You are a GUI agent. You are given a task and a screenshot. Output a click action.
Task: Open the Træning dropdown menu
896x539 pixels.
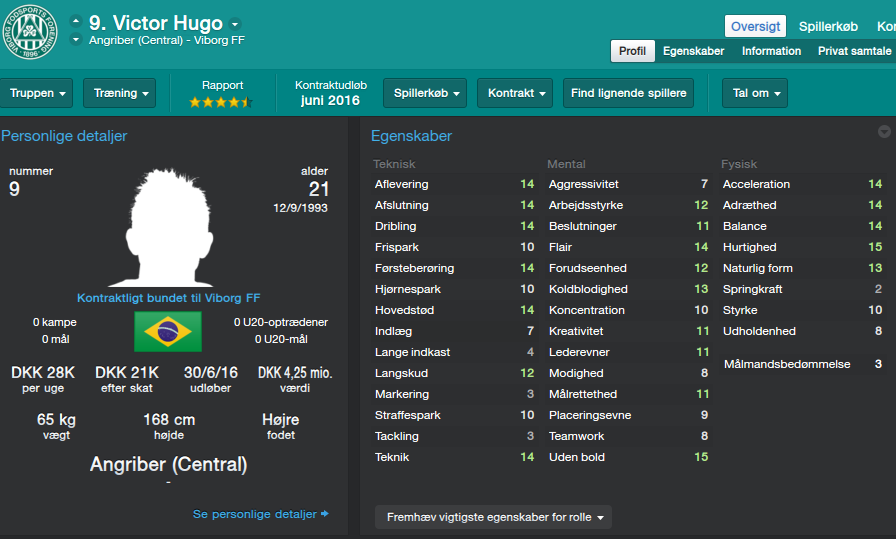(x=120, y=93)
